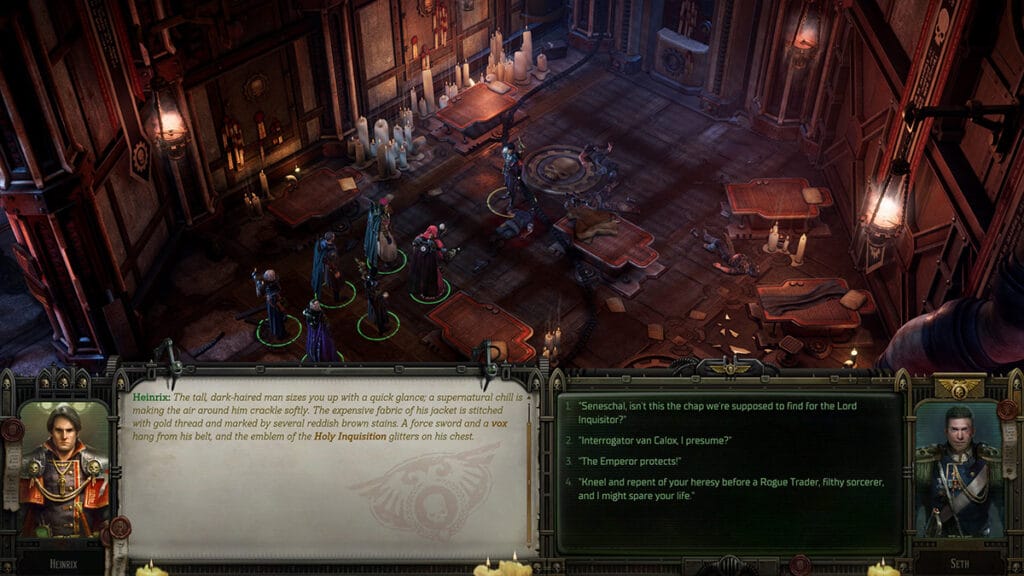Click Seth's character portrait
Screen dimensions: 1024x576
coord(959,469)
